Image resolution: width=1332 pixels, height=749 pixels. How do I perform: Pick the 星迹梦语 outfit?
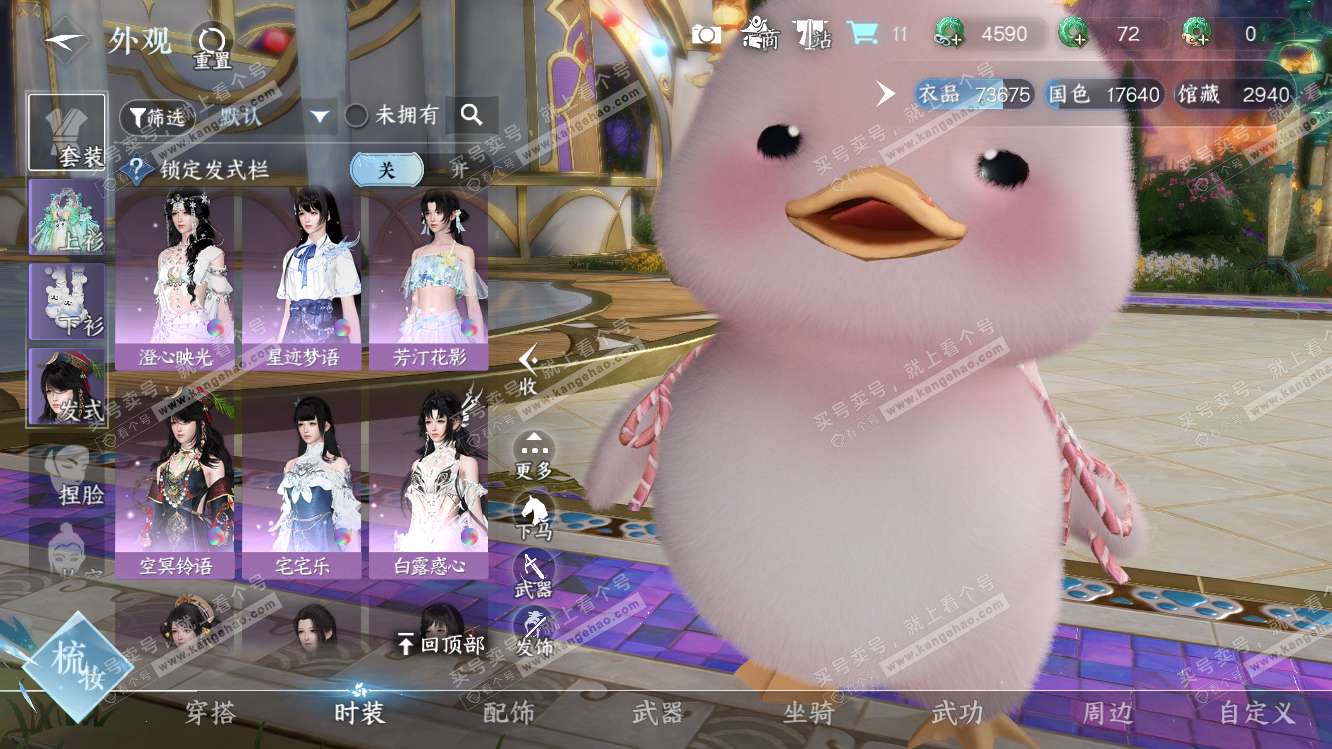[302, 281]
